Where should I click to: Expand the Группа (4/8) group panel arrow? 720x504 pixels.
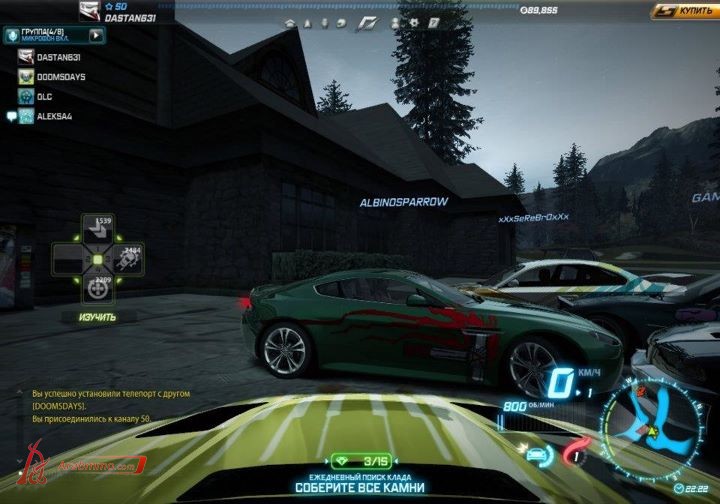click(96, 35)
